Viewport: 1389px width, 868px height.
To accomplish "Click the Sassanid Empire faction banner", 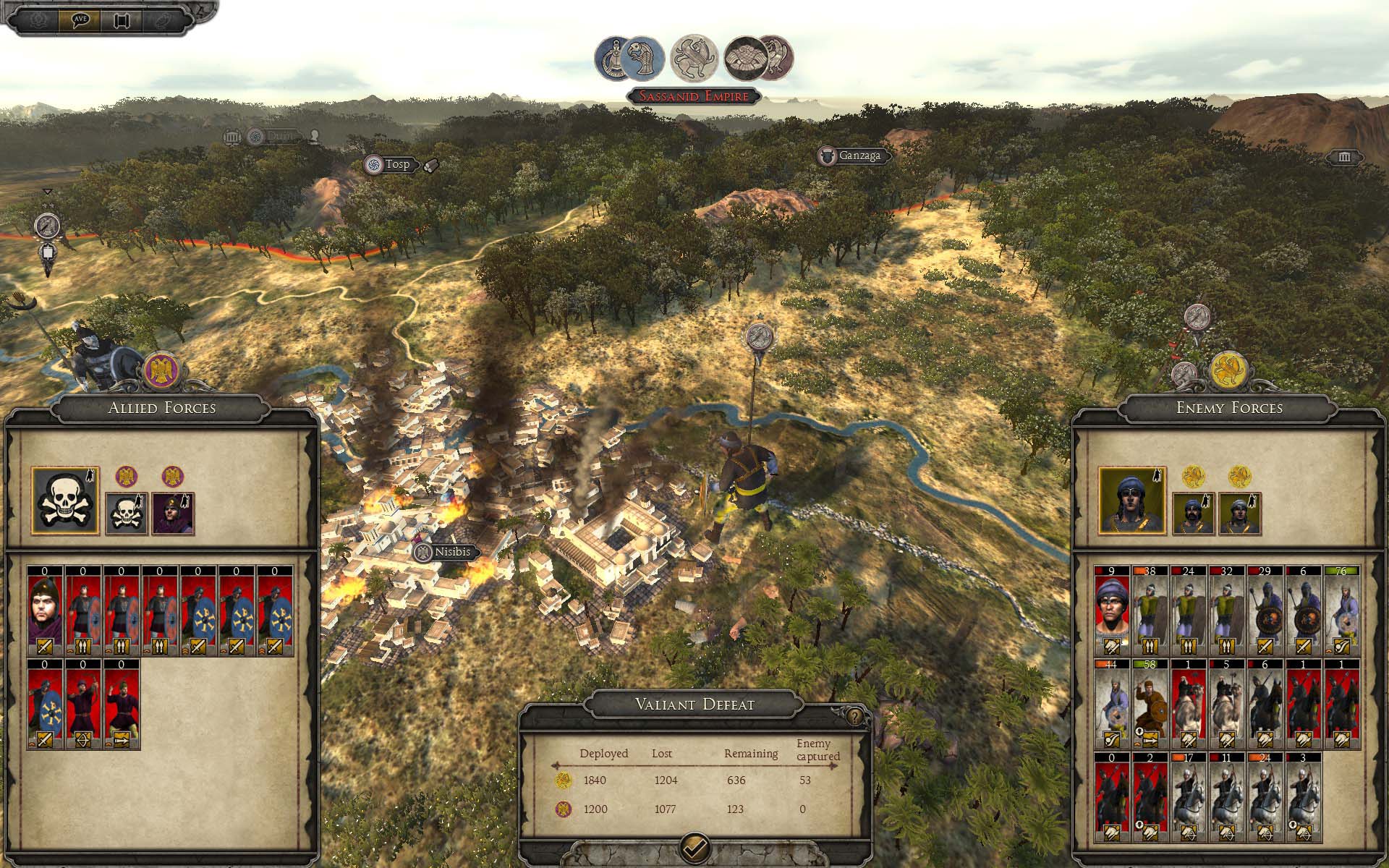I will (x=694, y=96).
